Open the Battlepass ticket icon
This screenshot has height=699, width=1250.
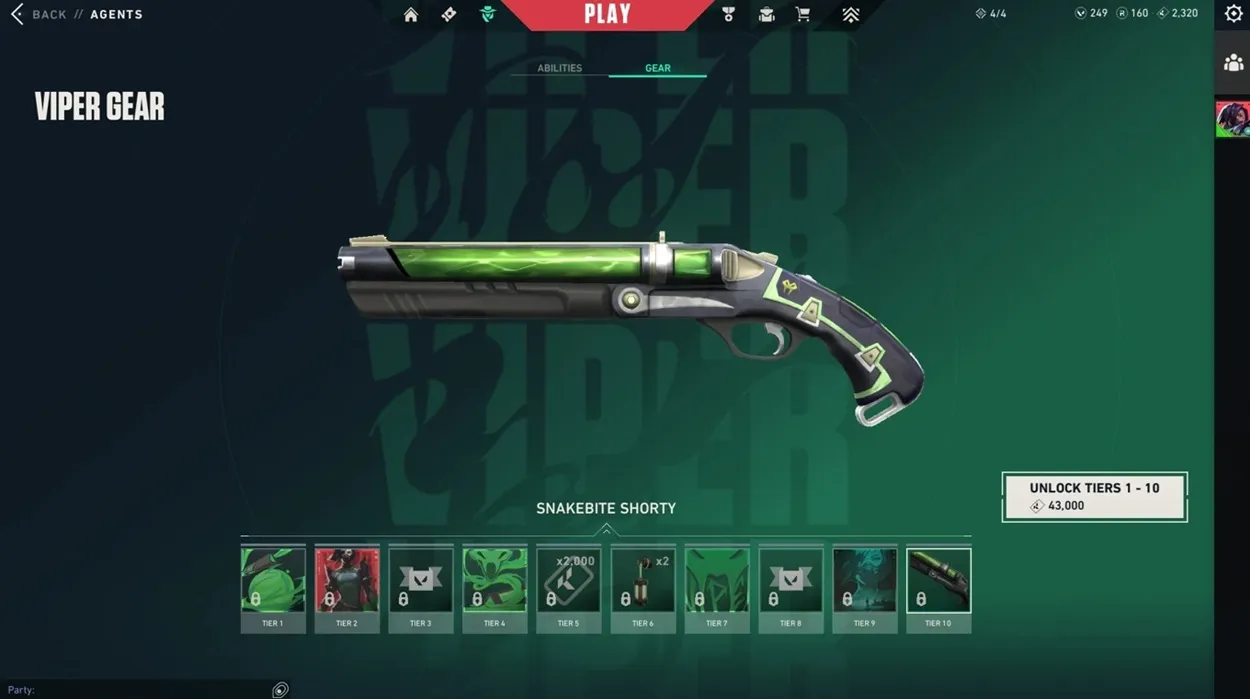tap(449, 14)
